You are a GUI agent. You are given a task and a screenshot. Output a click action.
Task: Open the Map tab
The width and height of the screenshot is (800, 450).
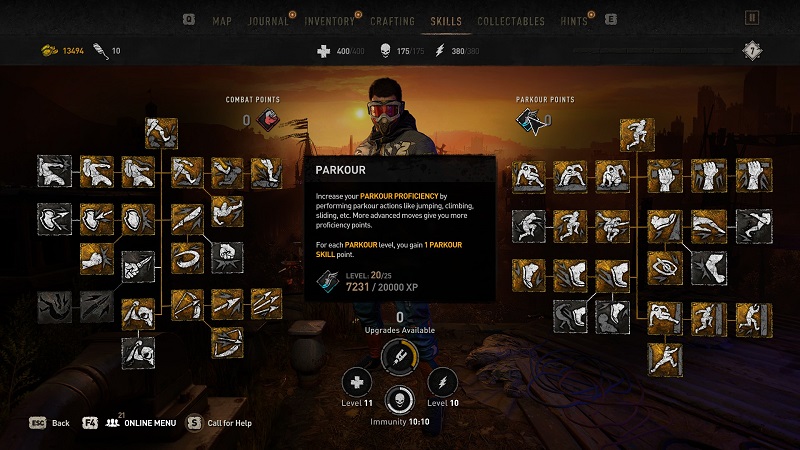(221, 21)
